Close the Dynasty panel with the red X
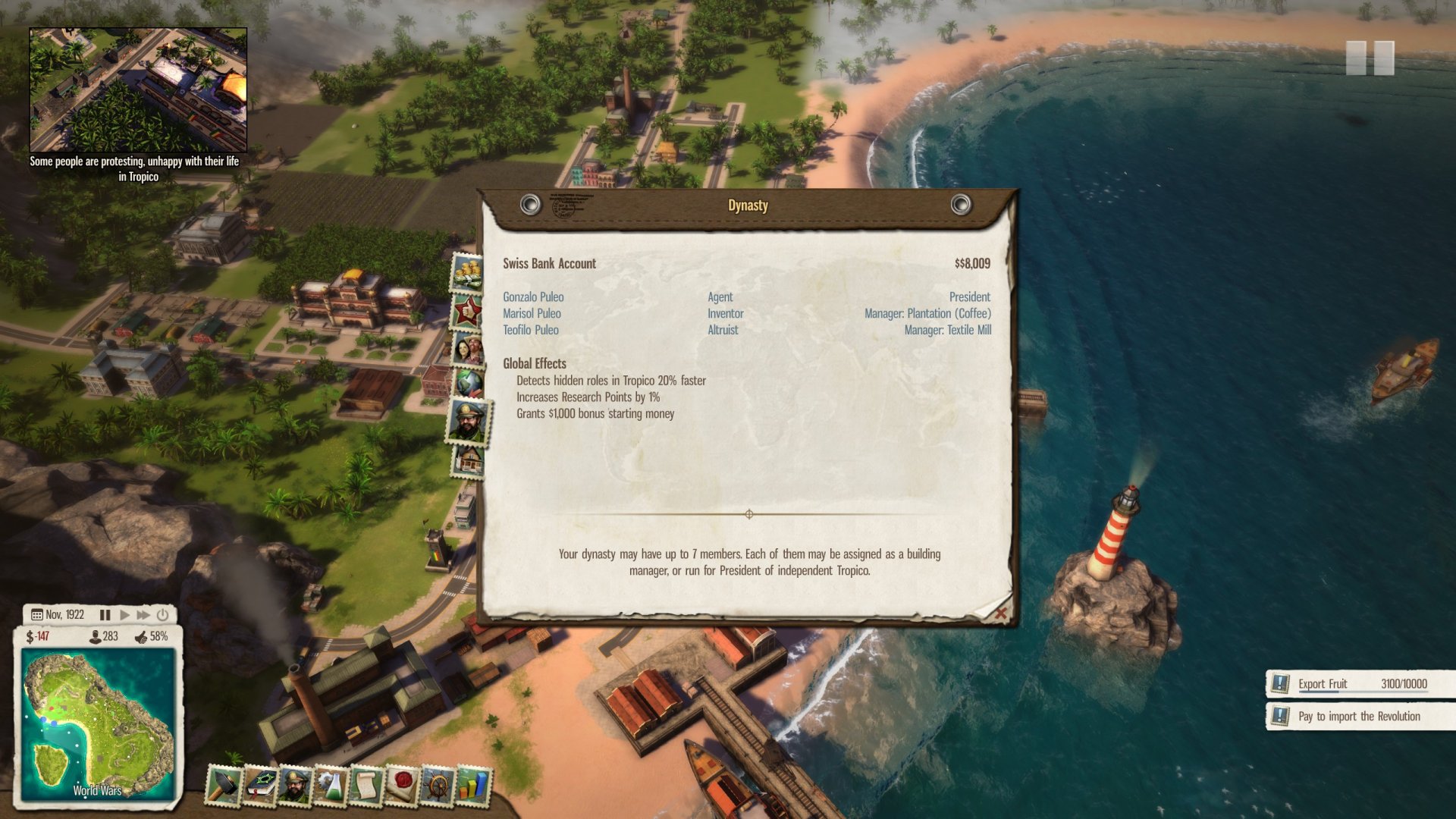Screen dimensions: 1456x819 coord(1000,612)
